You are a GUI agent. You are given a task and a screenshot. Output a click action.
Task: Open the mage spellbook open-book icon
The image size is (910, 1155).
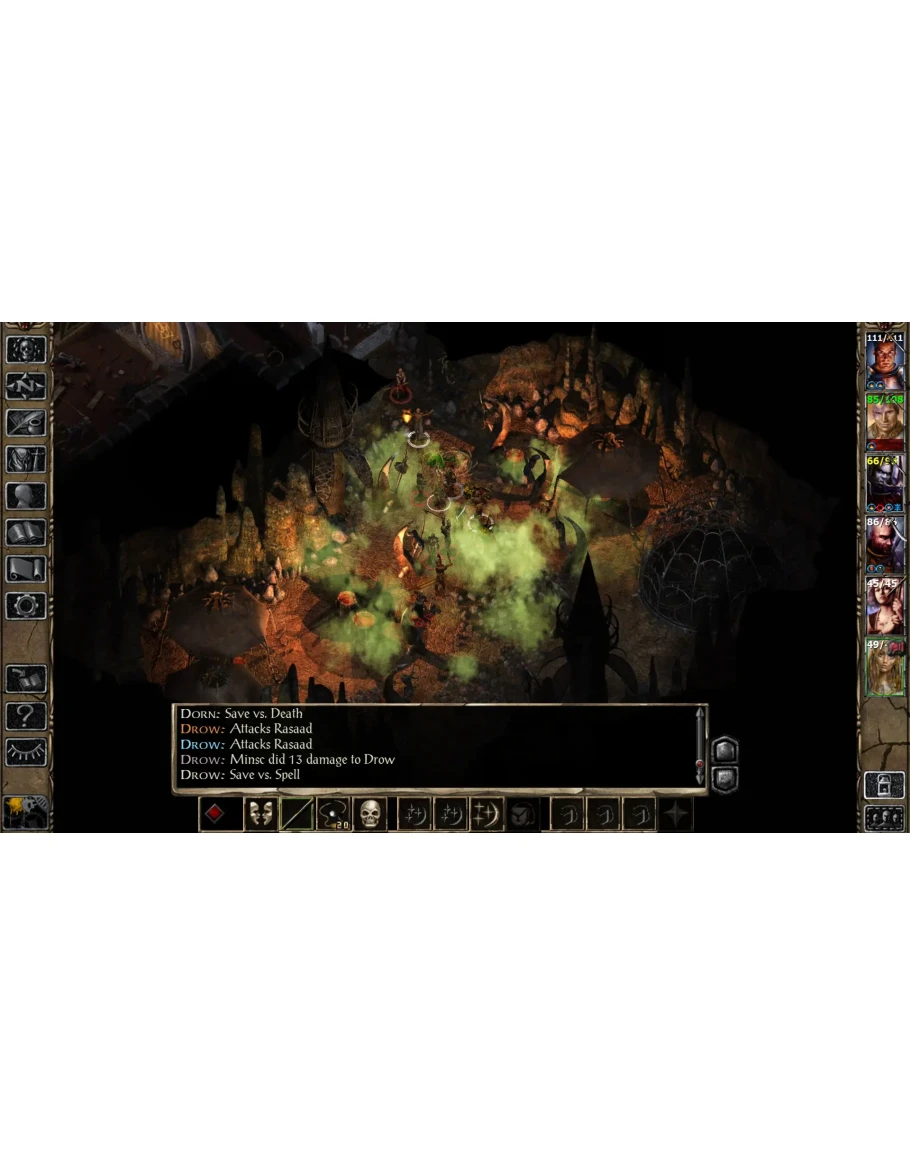click(26, 532)
